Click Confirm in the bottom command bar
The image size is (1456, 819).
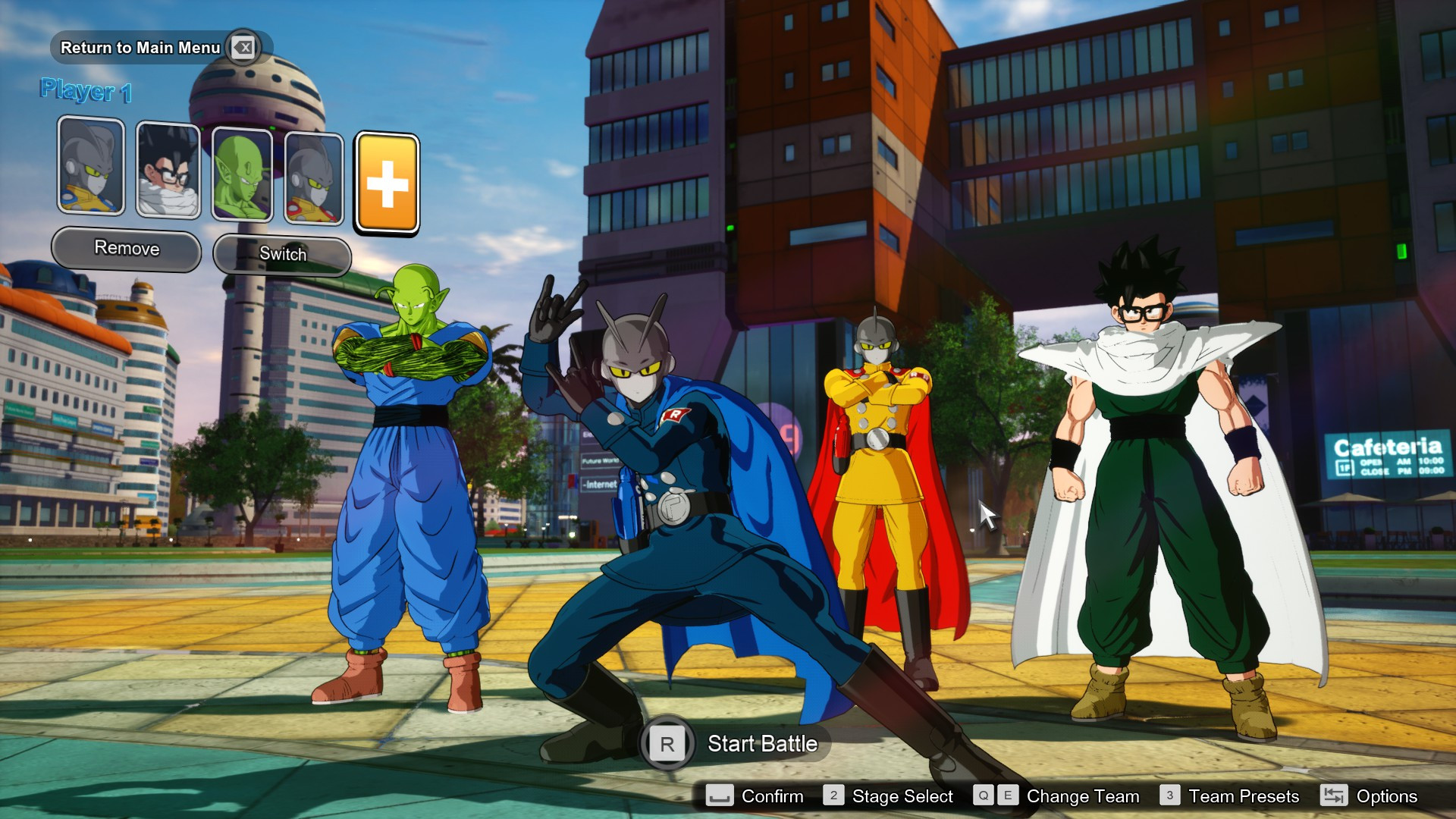pyautogui.click(x=772, y=796)
